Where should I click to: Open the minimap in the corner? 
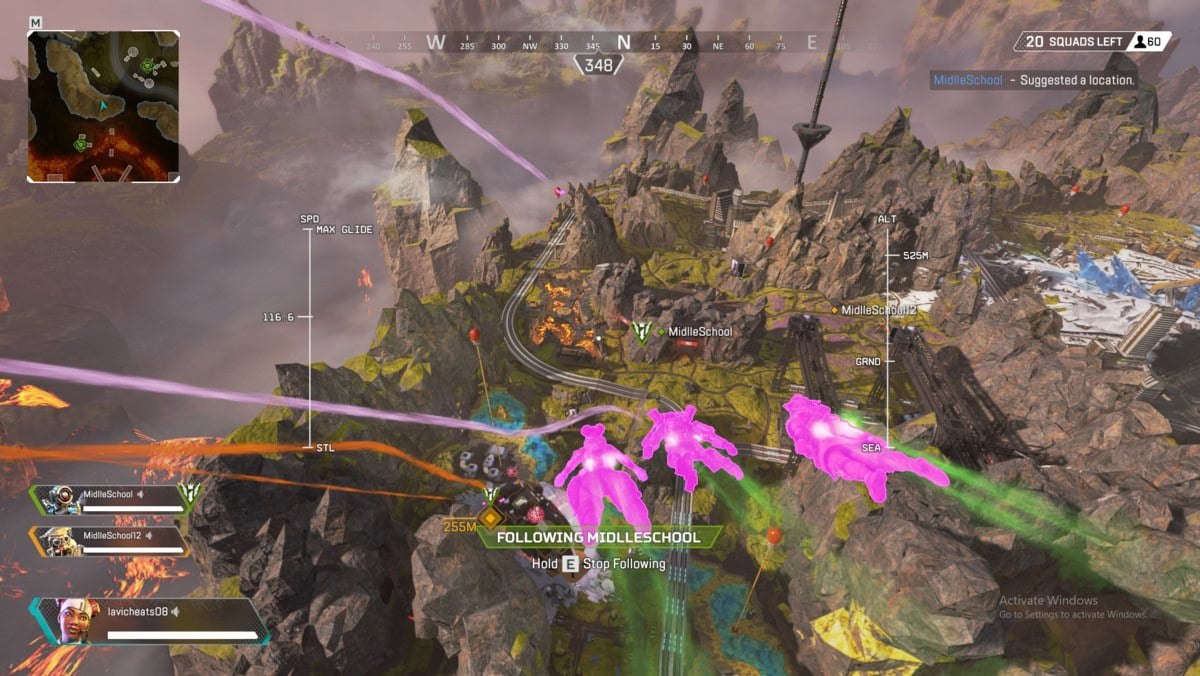[x=104, y=106]
